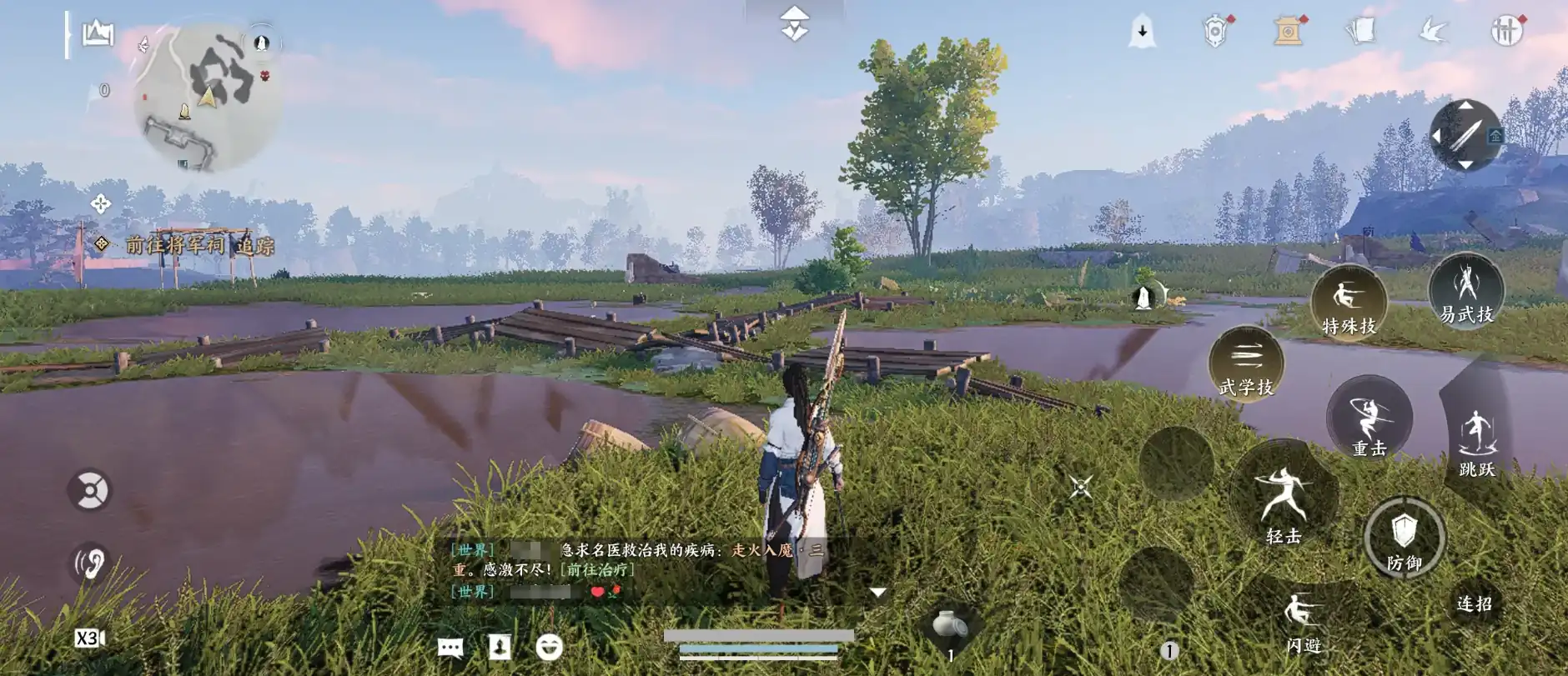Open the weapon switch sword wheel
Viewport: 1568px width, 676px height.
click(x=1465, y=135)
